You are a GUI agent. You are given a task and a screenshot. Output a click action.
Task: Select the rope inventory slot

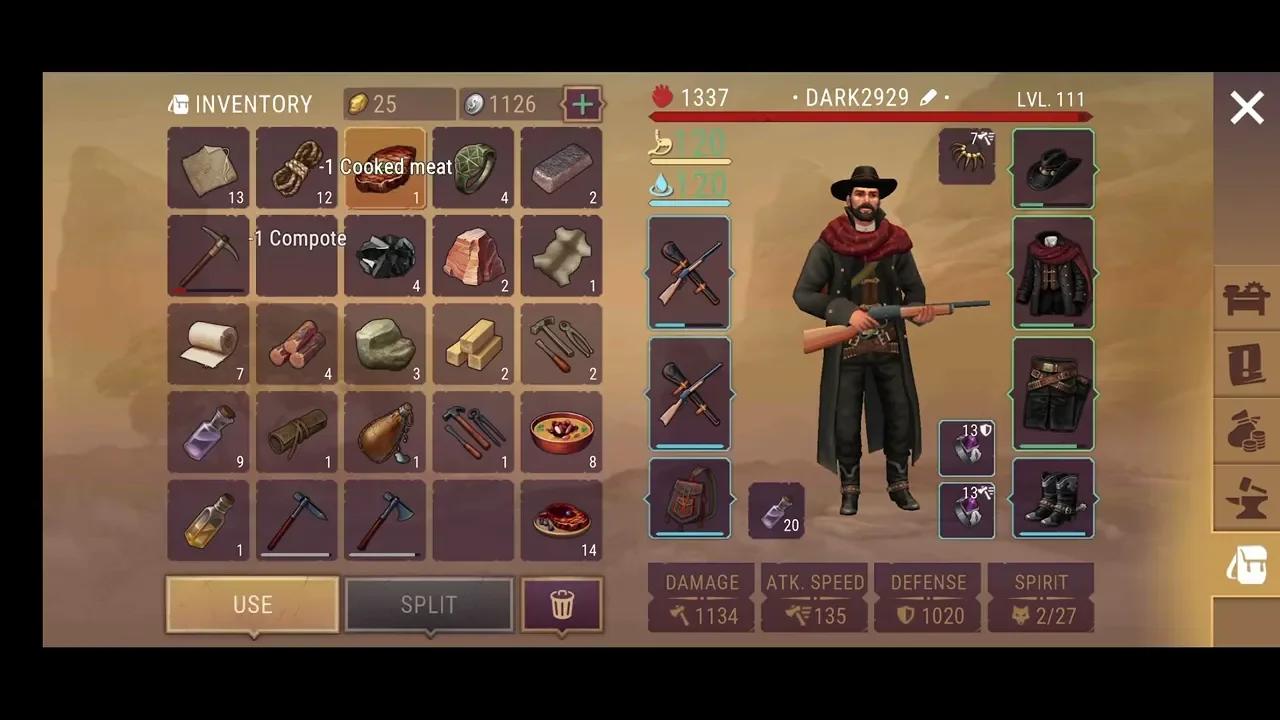click(297, 168)
